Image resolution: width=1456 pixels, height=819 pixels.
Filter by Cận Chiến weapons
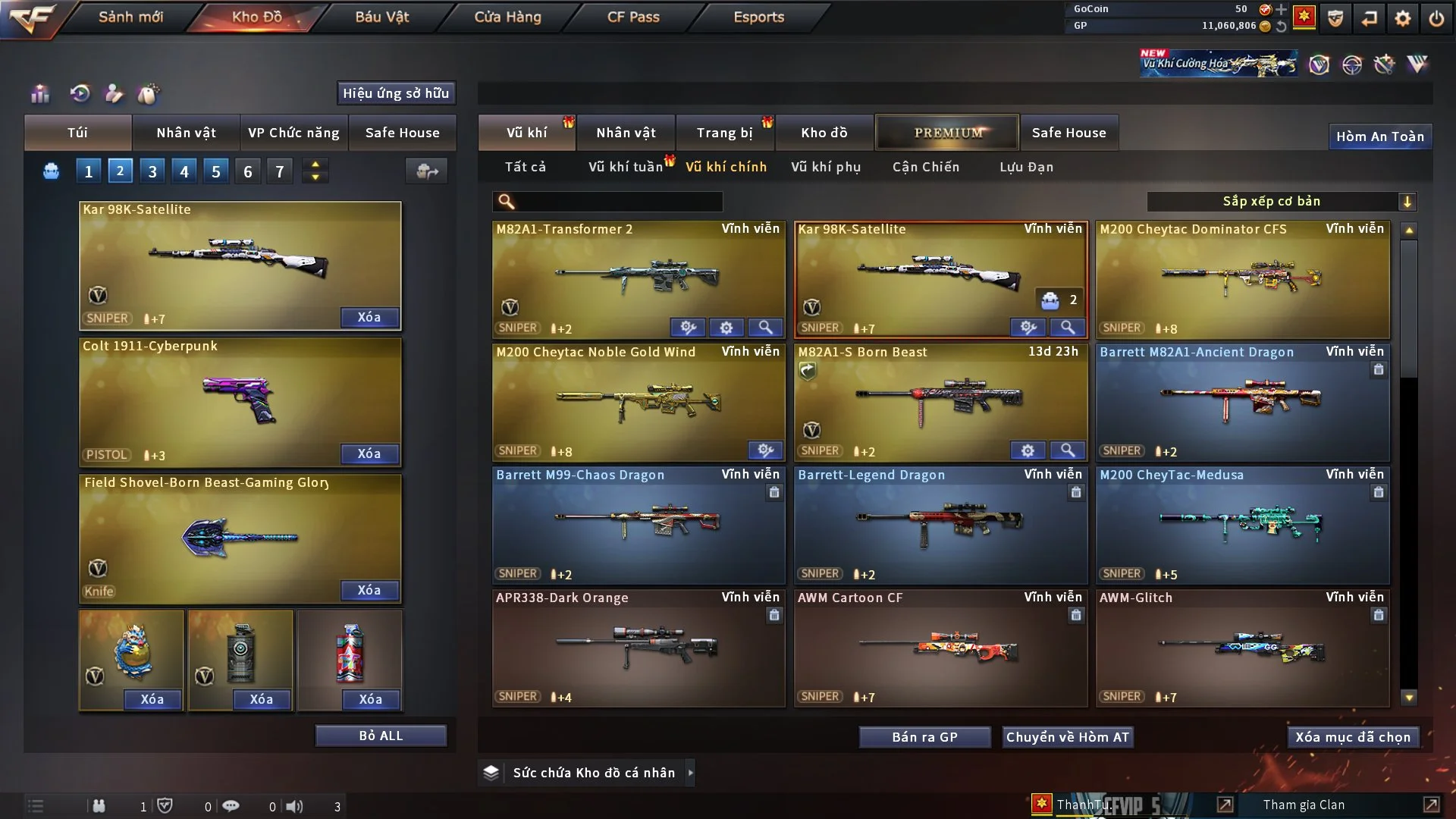925,167
